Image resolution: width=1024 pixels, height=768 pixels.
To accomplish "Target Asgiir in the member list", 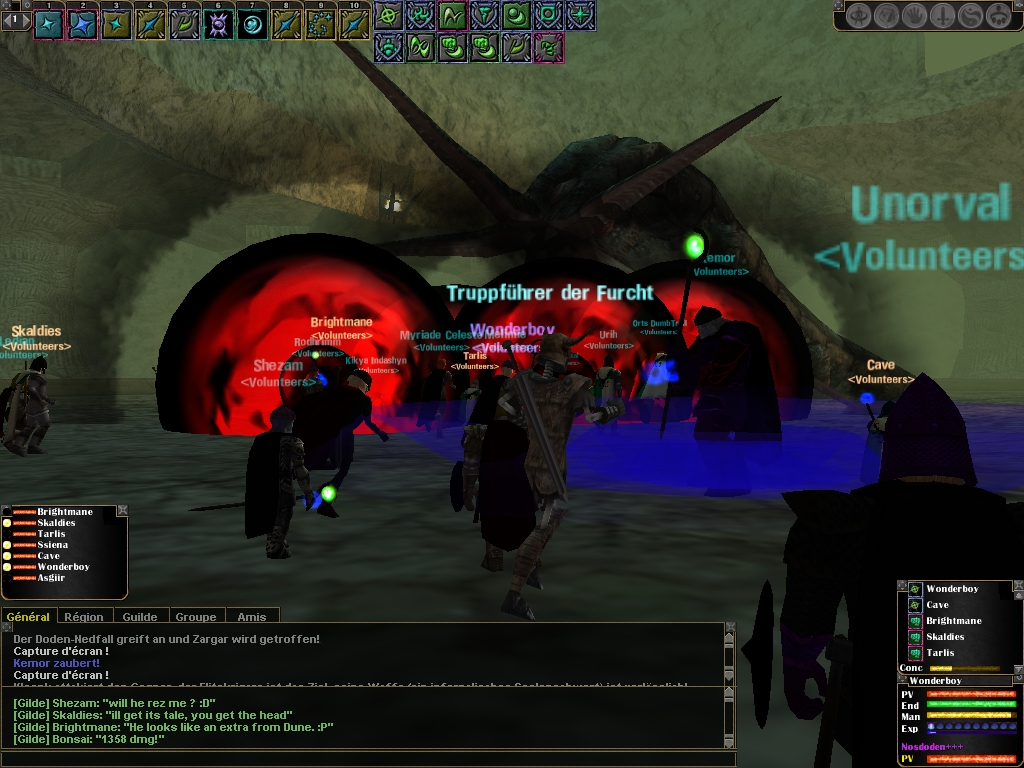I will pos(51,578).
